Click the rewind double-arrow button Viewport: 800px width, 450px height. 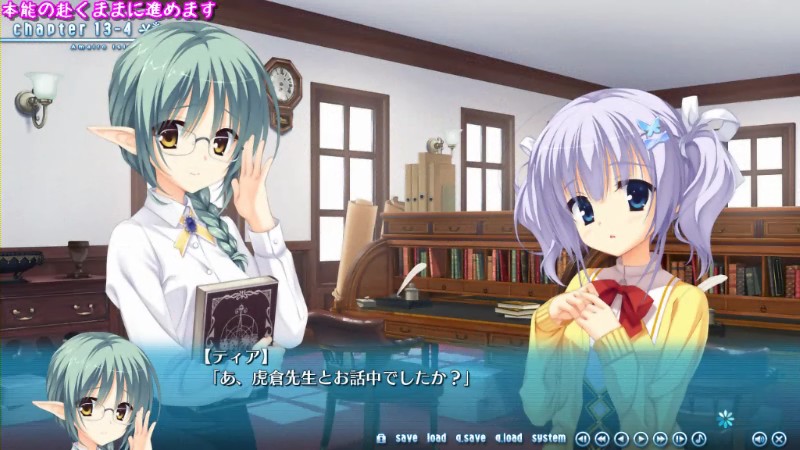click(x=602, y=438)
